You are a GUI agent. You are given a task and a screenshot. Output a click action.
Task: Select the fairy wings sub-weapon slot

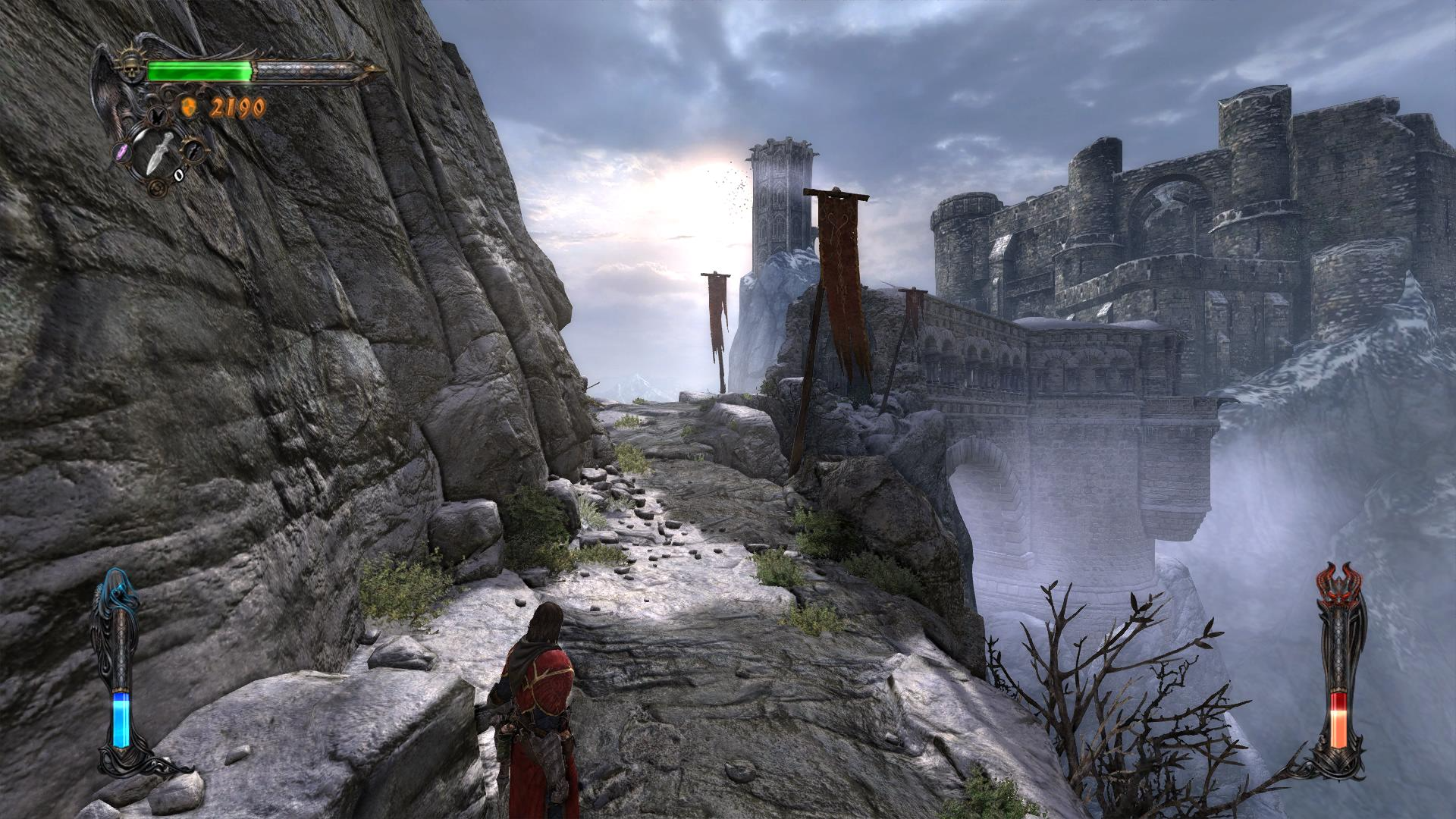(157, 117)
